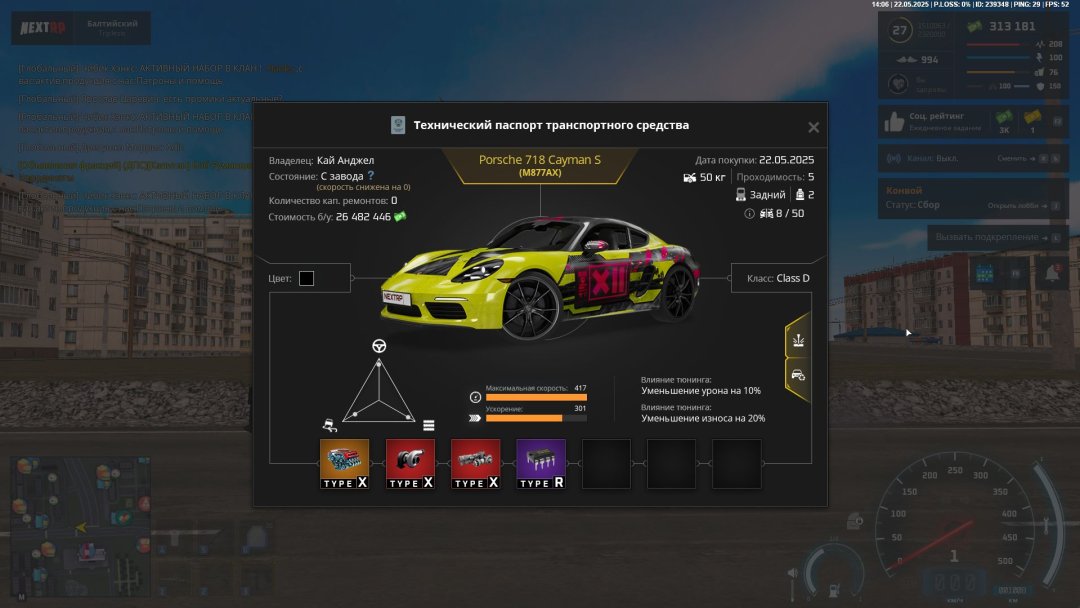Click the NextRP logo
This screenshot has width=1080, height=608.
coord(43,27)
